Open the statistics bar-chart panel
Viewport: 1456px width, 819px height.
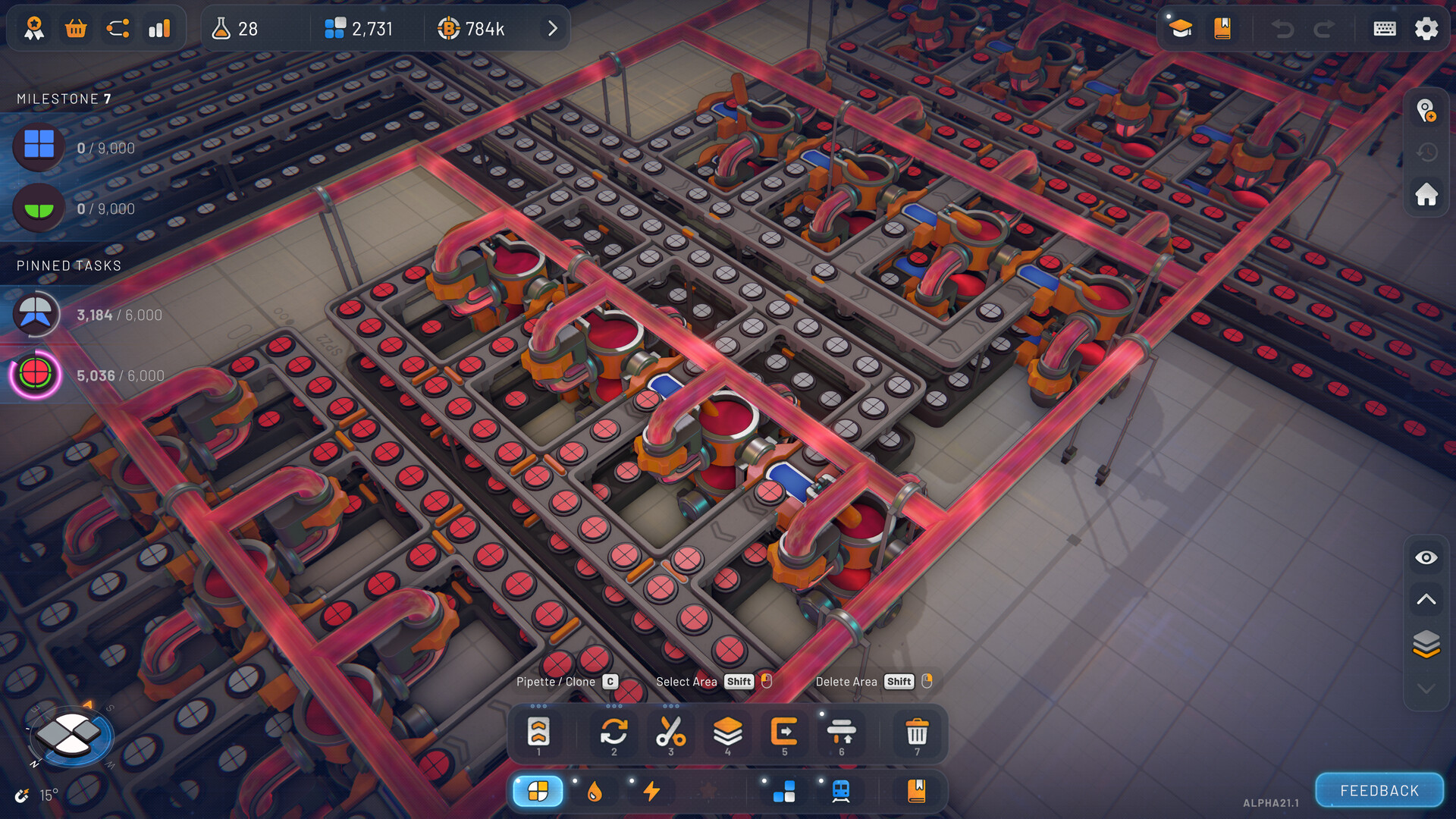click(160, 28)
